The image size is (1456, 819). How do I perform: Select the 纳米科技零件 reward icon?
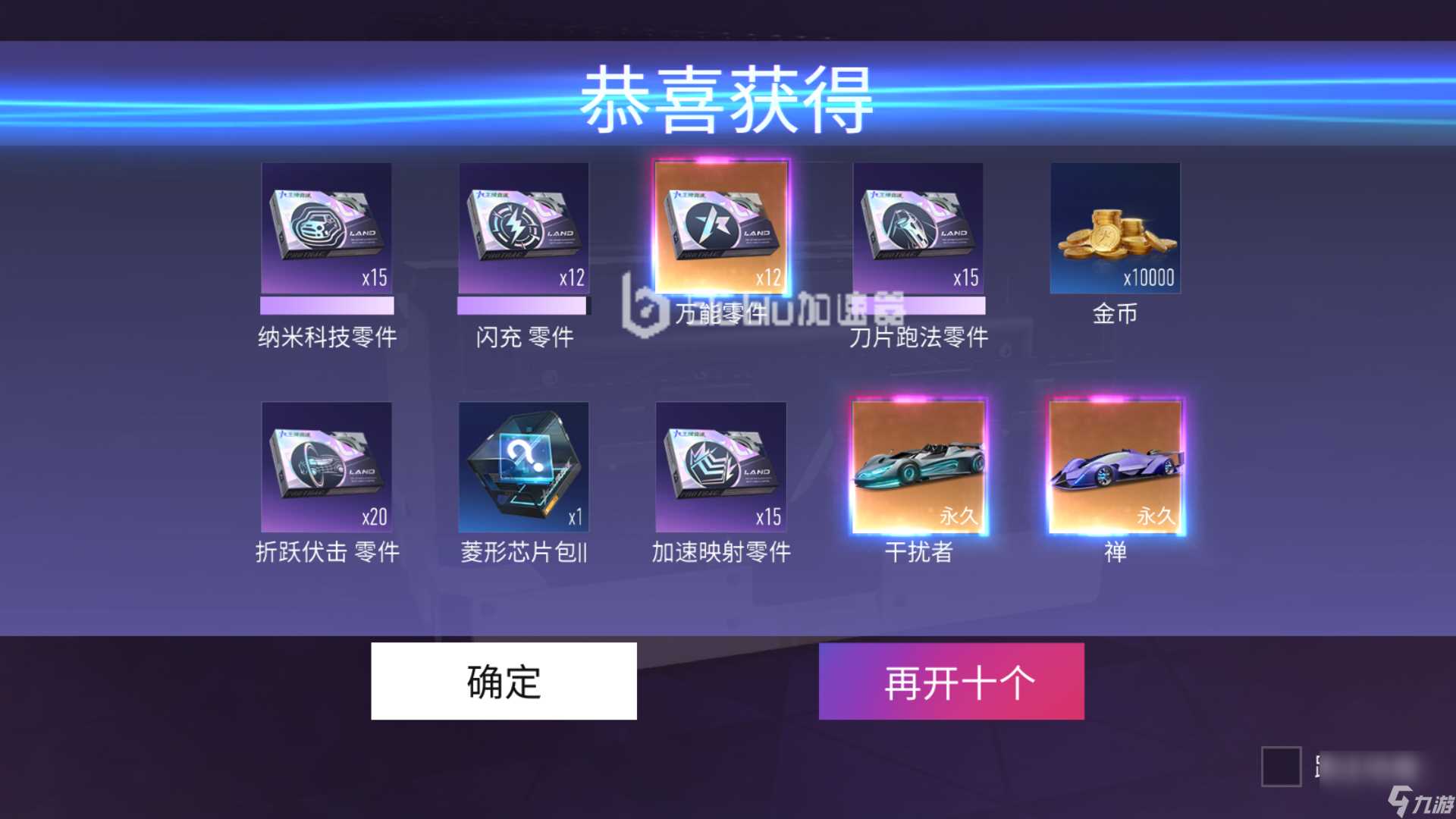(x=326, y=227)
